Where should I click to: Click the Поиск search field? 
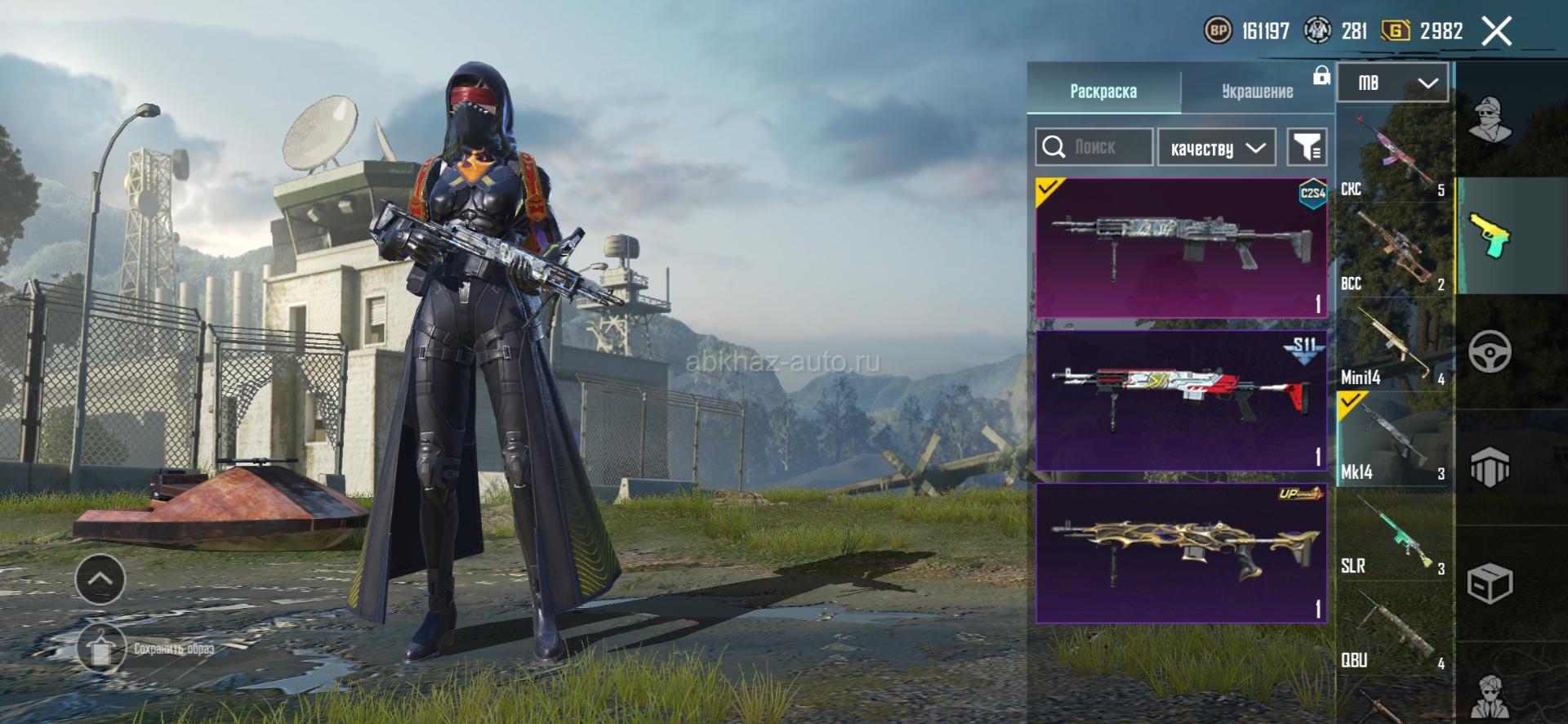pyautogui.click(x=1094, y=147)
